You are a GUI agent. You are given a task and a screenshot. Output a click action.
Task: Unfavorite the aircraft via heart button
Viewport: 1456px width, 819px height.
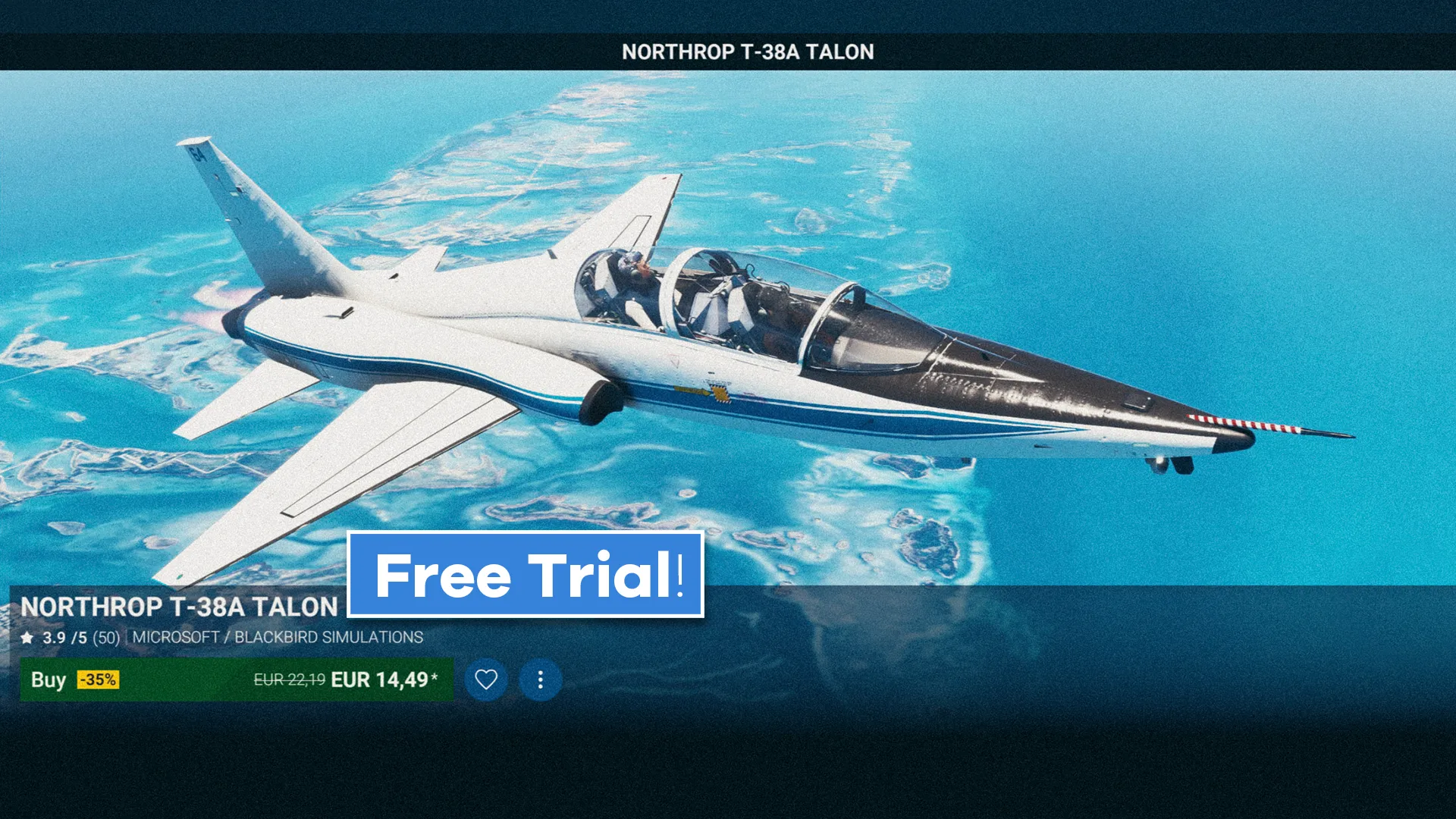485,679
